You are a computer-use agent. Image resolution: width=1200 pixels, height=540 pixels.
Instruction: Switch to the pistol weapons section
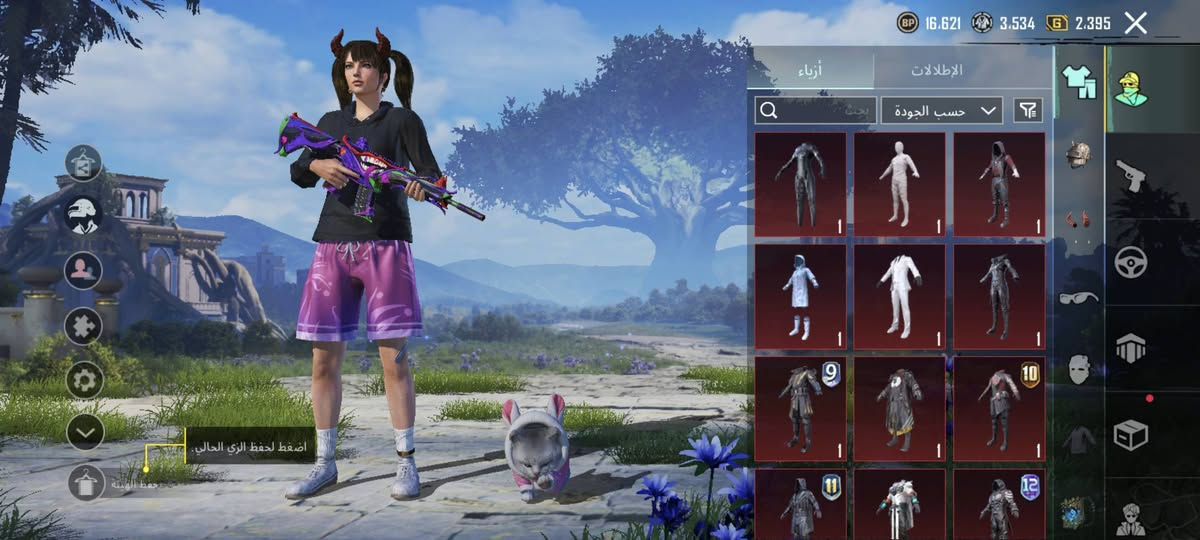click(1131, 175)
